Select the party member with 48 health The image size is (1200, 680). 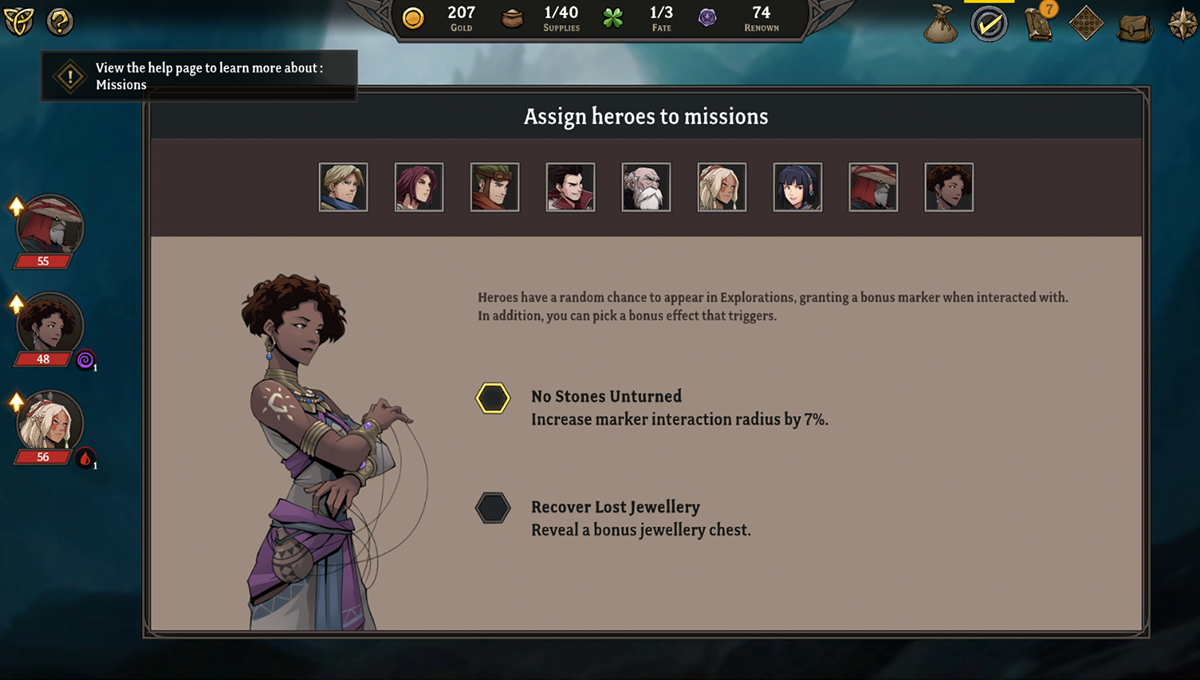[x=49, y=326]
